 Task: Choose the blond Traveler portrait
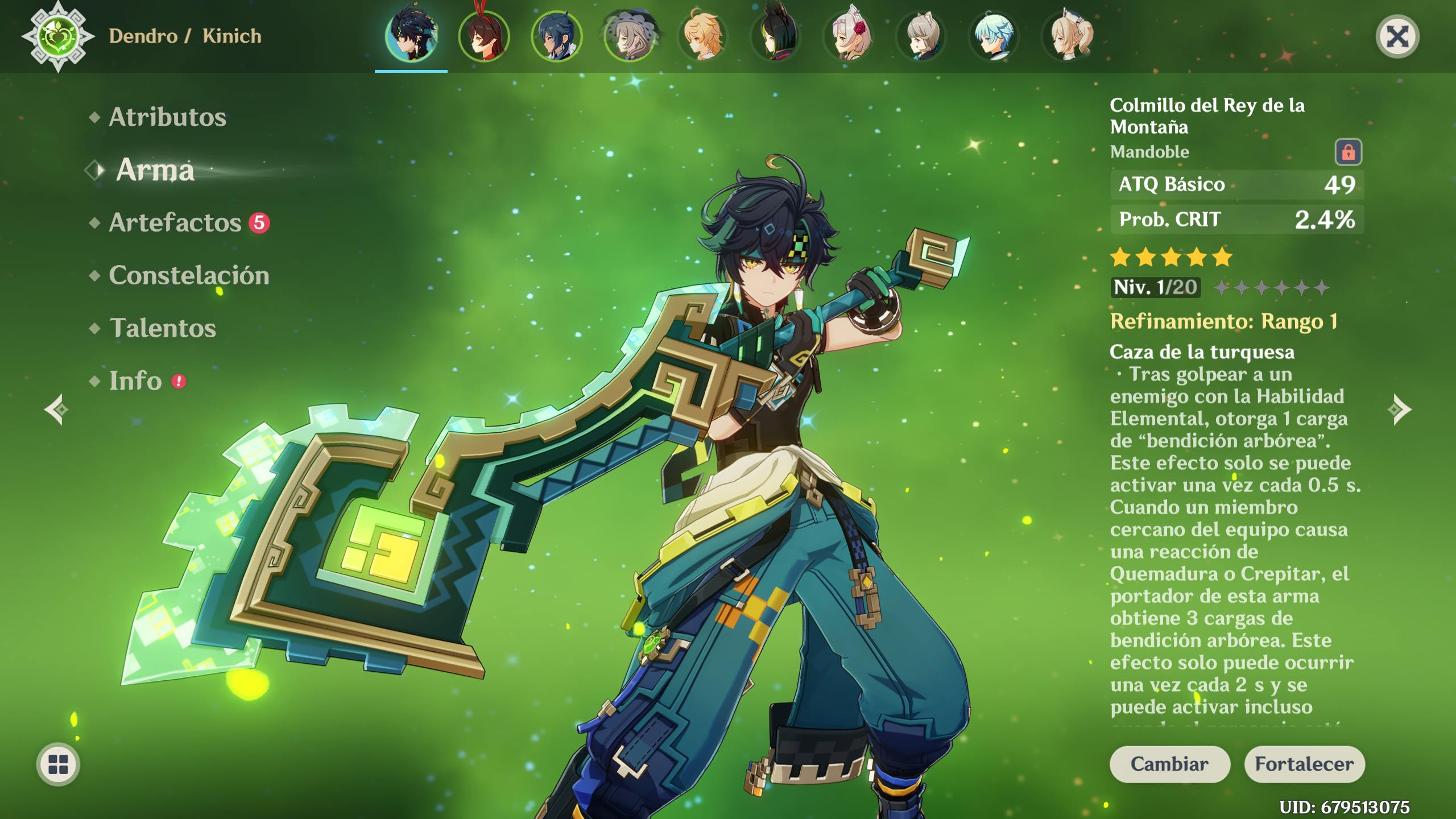pyautogui.click(x=702, y=36)
